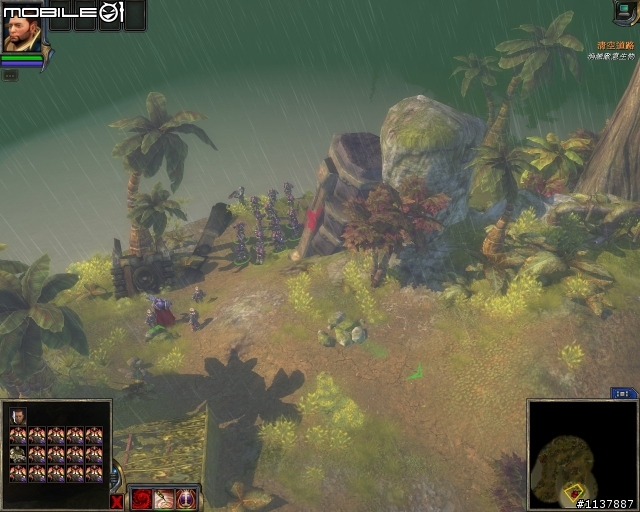Toggle the small blue button above the minimap
The image size is (640, 512).
(624, 394)
